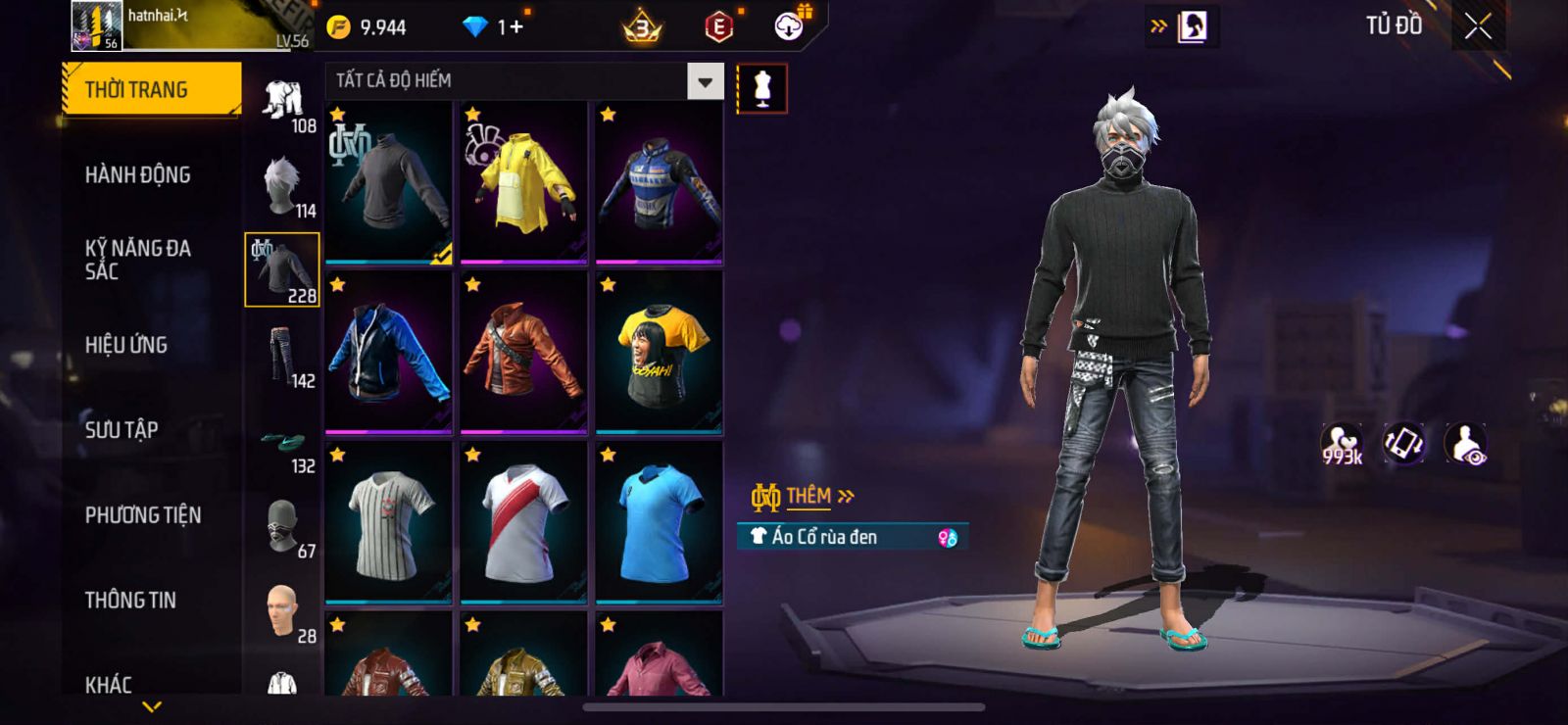Open the SƯU TẬP tab

pyautogui.click(x=122, y=430)
